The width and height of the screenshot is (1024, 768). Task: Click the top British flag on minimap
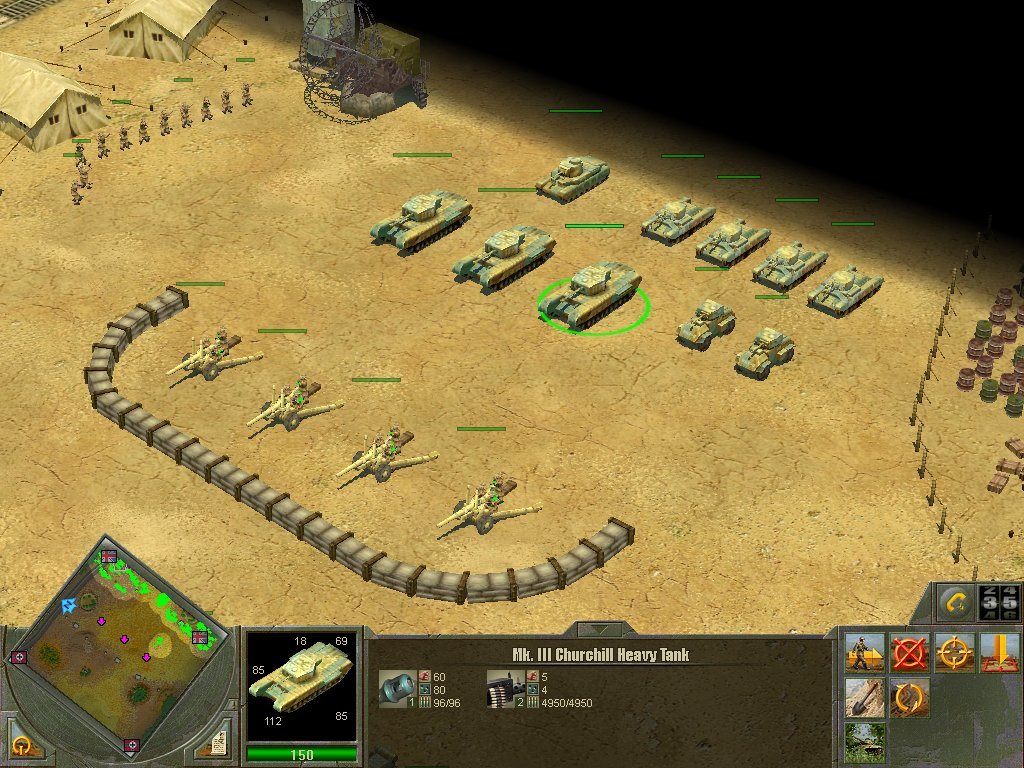click(x=108, y=556)
